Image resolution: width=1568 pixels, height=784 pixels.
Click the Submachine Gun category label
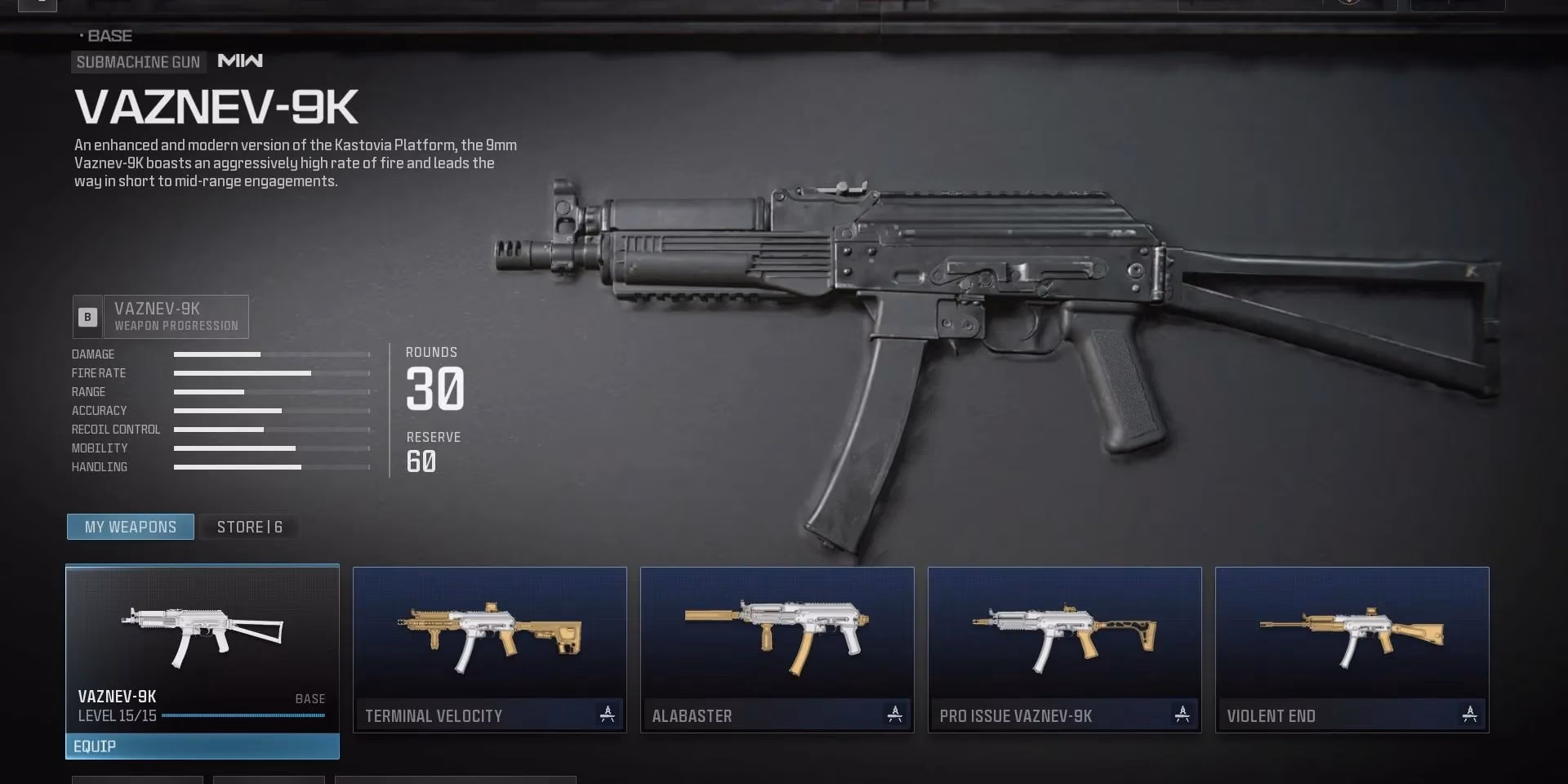click(x=138, y=61)
